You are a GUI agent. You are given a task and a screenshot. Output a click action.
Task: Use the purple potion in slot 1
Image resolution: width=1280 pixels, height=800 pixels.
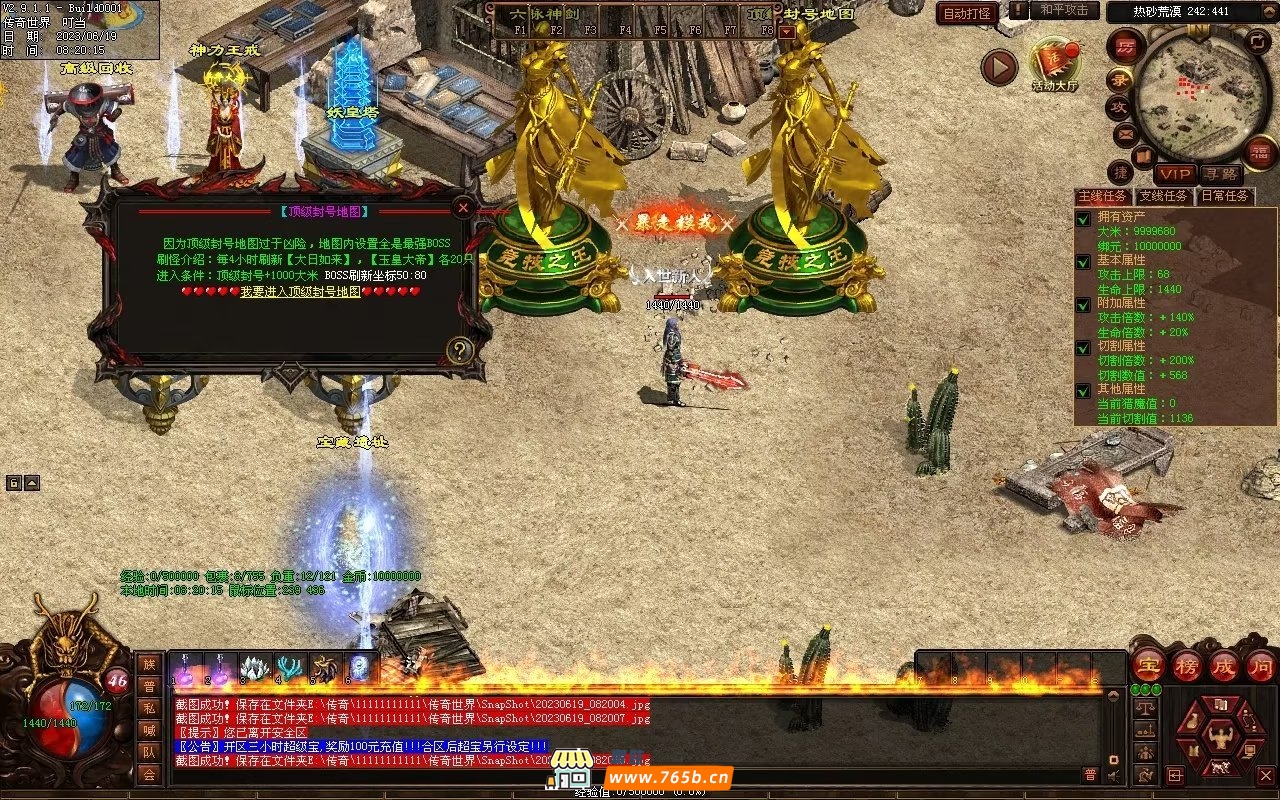pos(187,668)
